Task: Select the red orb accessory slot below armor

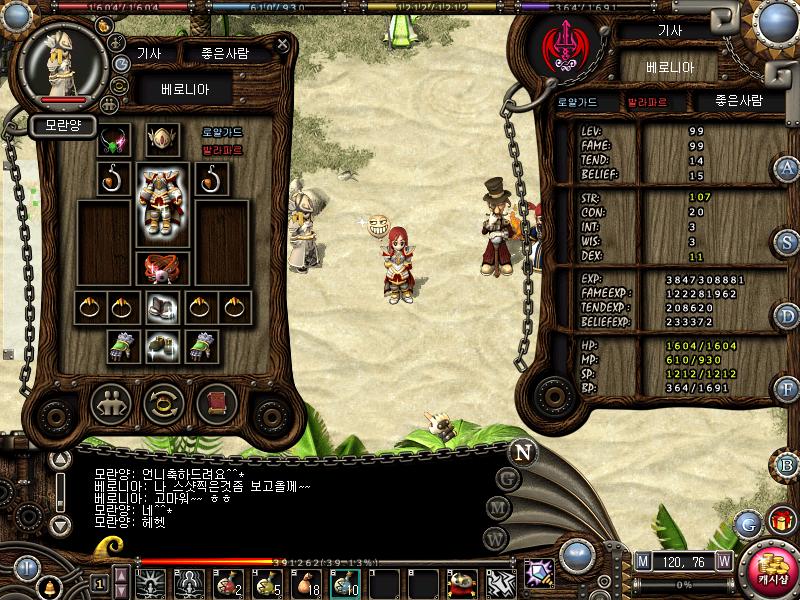Action: click(162, 268)
